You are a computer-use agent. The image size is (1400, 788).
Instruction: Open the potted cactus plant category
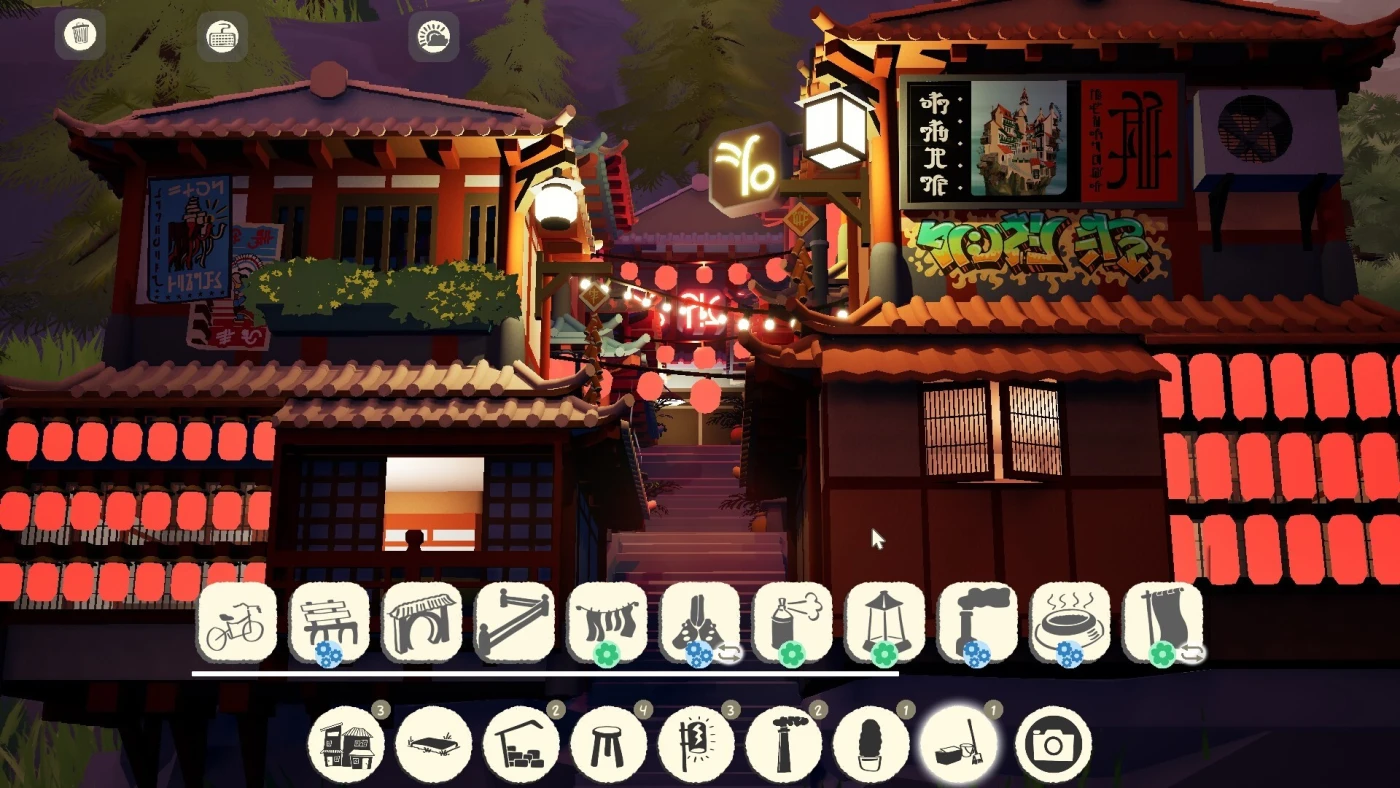click(x=872, y=745)
